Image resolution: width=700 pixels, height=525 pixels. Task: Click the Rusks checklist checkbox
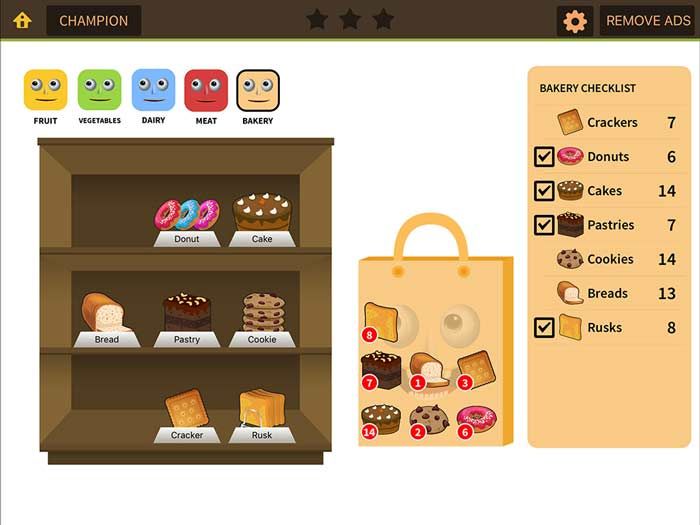[544, 327]
